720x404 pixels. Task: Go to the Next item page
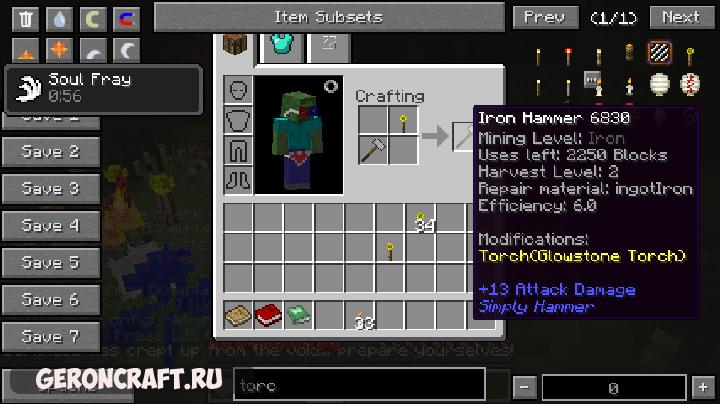tap(680, 17)
